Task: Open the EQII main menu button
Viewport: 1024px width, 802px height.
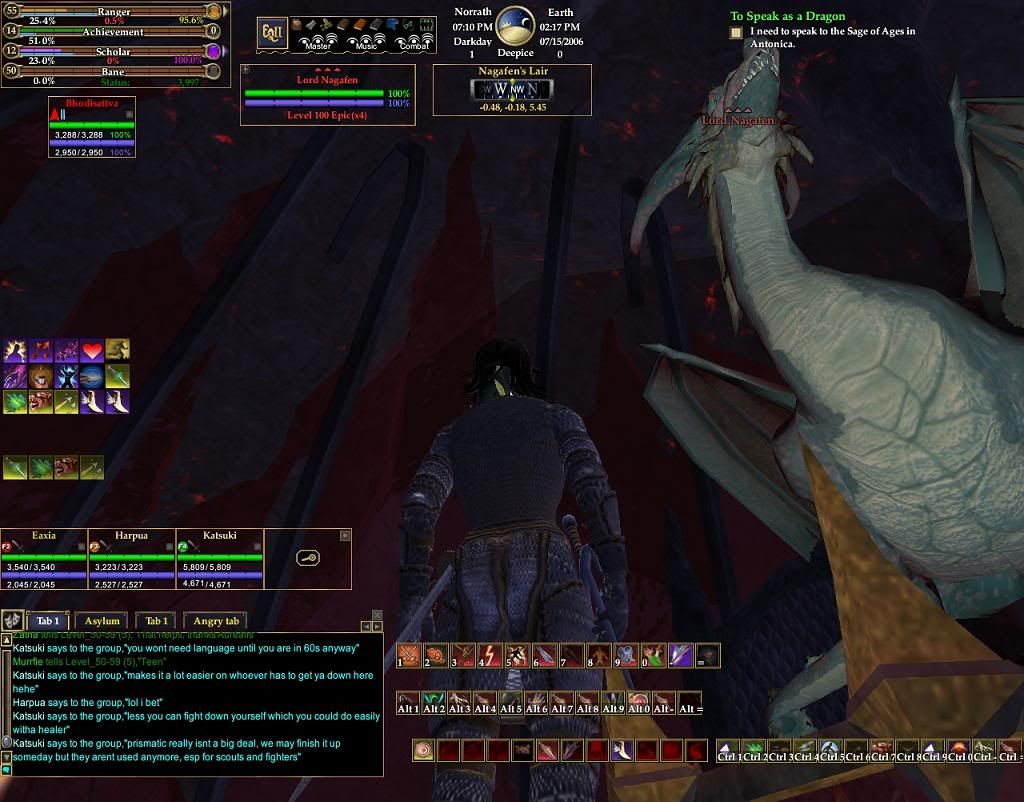Action: (x=272, y=32)
